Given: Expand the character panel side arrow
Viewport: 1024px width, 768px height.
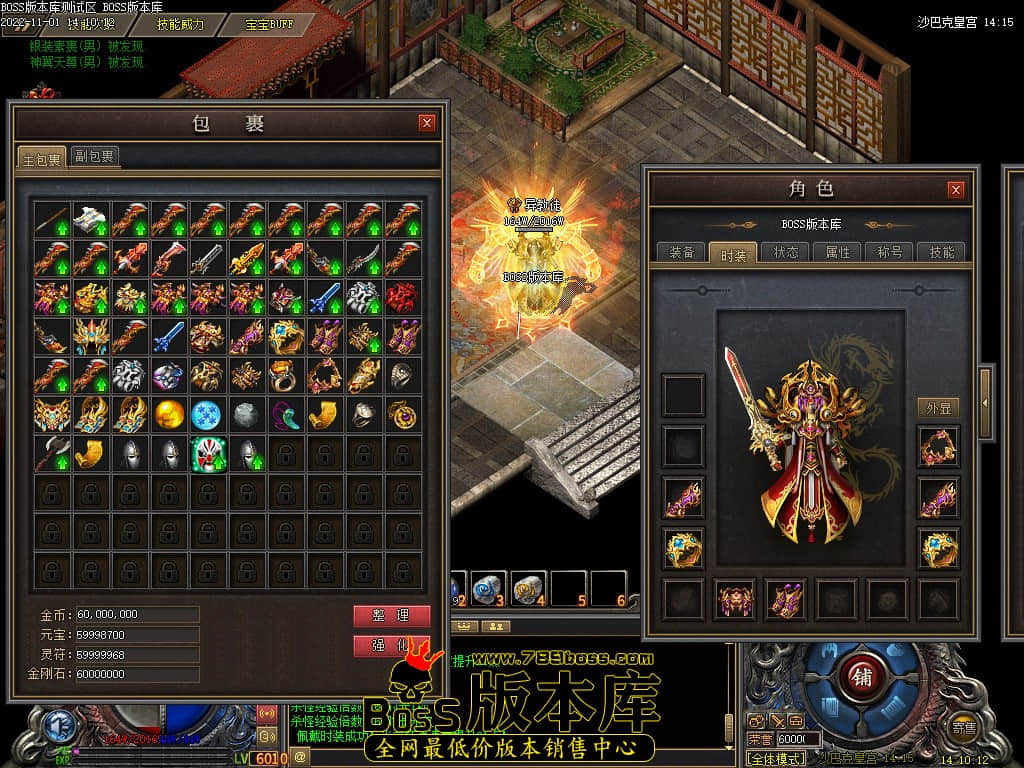Looking at the screenshot, I should click(x=985, y=402).
